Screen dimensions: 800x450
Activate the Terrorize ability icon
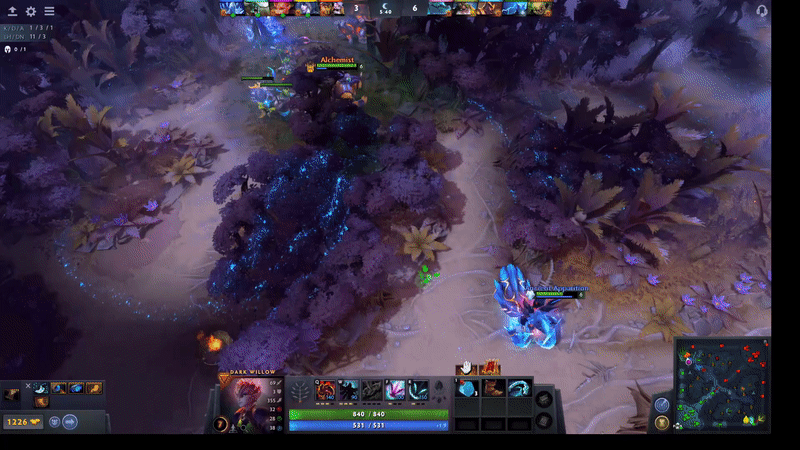(417, 390)
